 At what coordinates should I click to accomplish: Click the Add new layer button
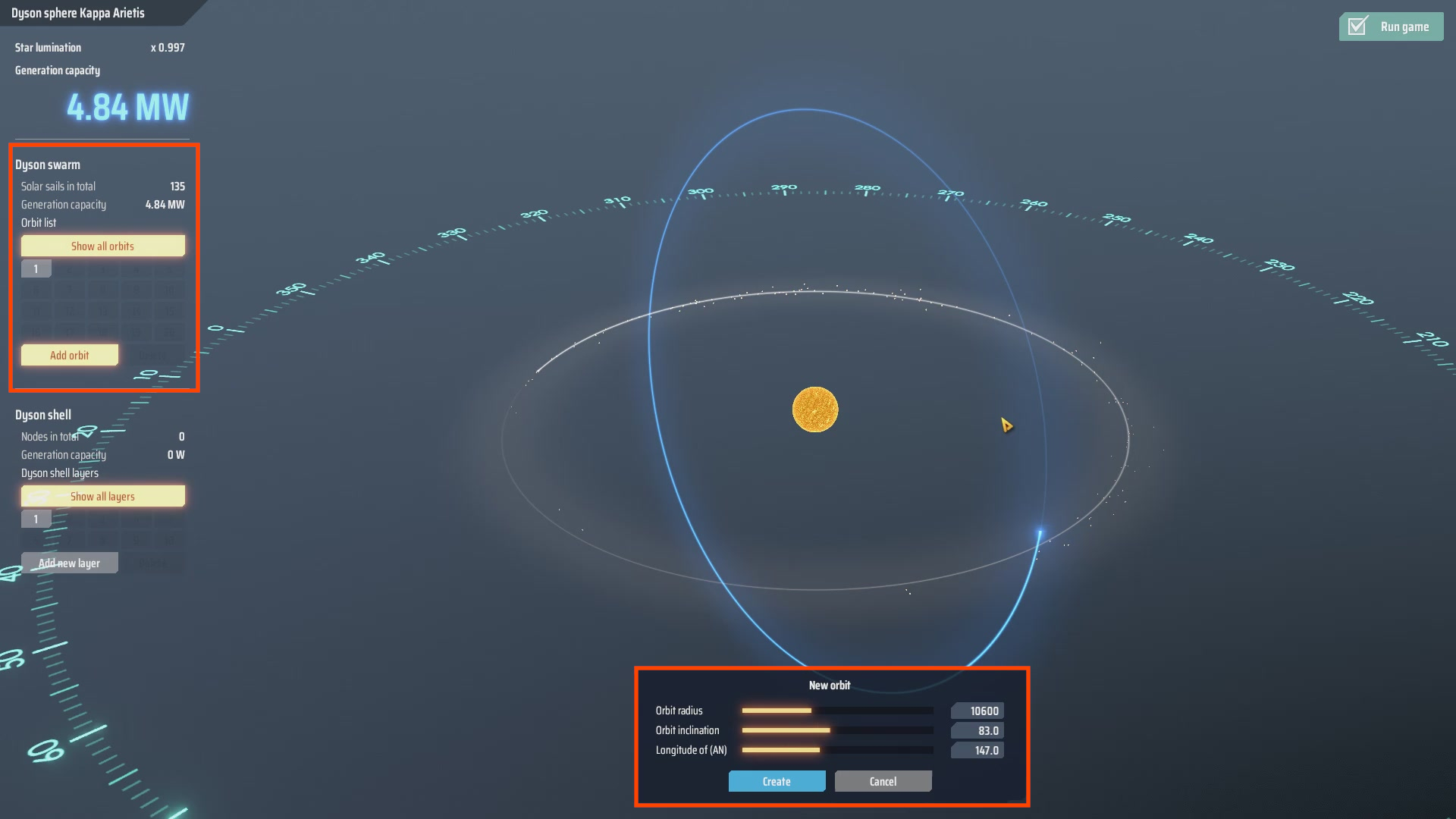tap(70, 562)
